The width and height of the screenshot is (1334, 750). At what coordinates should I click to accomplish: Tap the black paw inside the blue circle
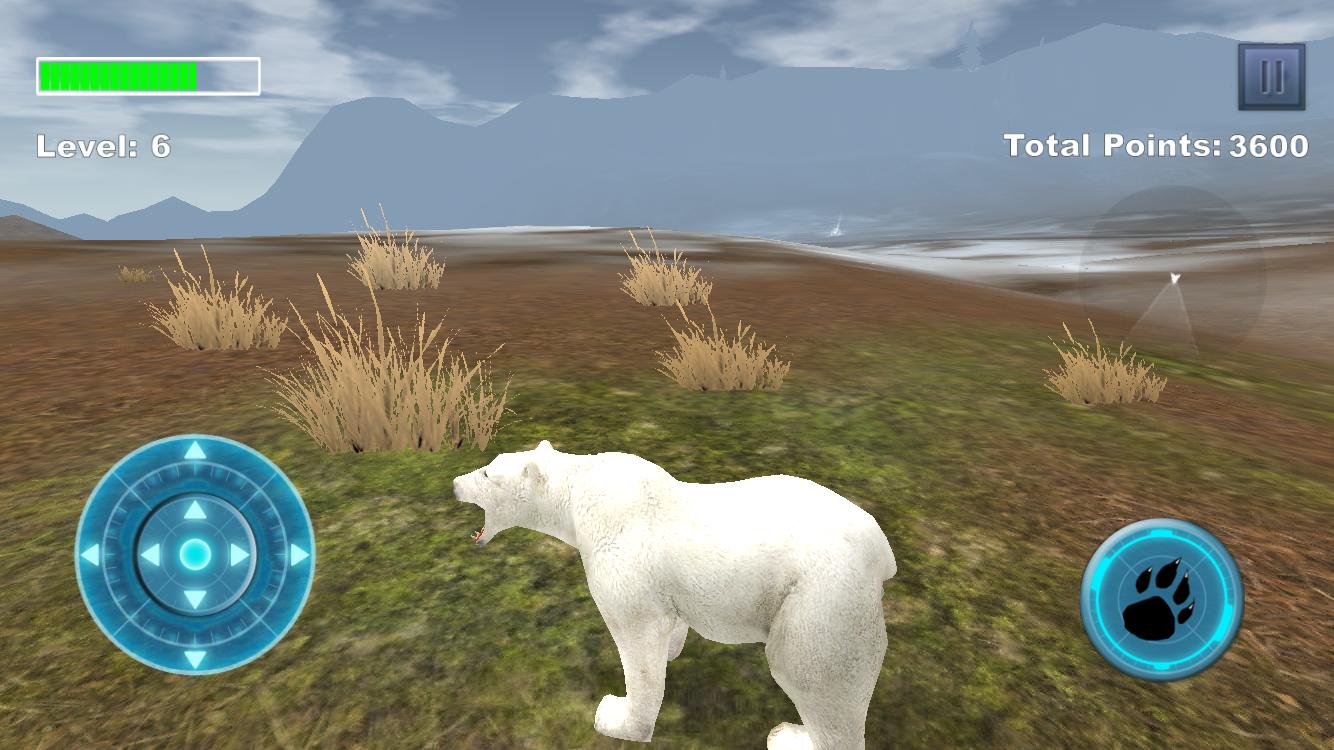click(x=1160, y=598)
